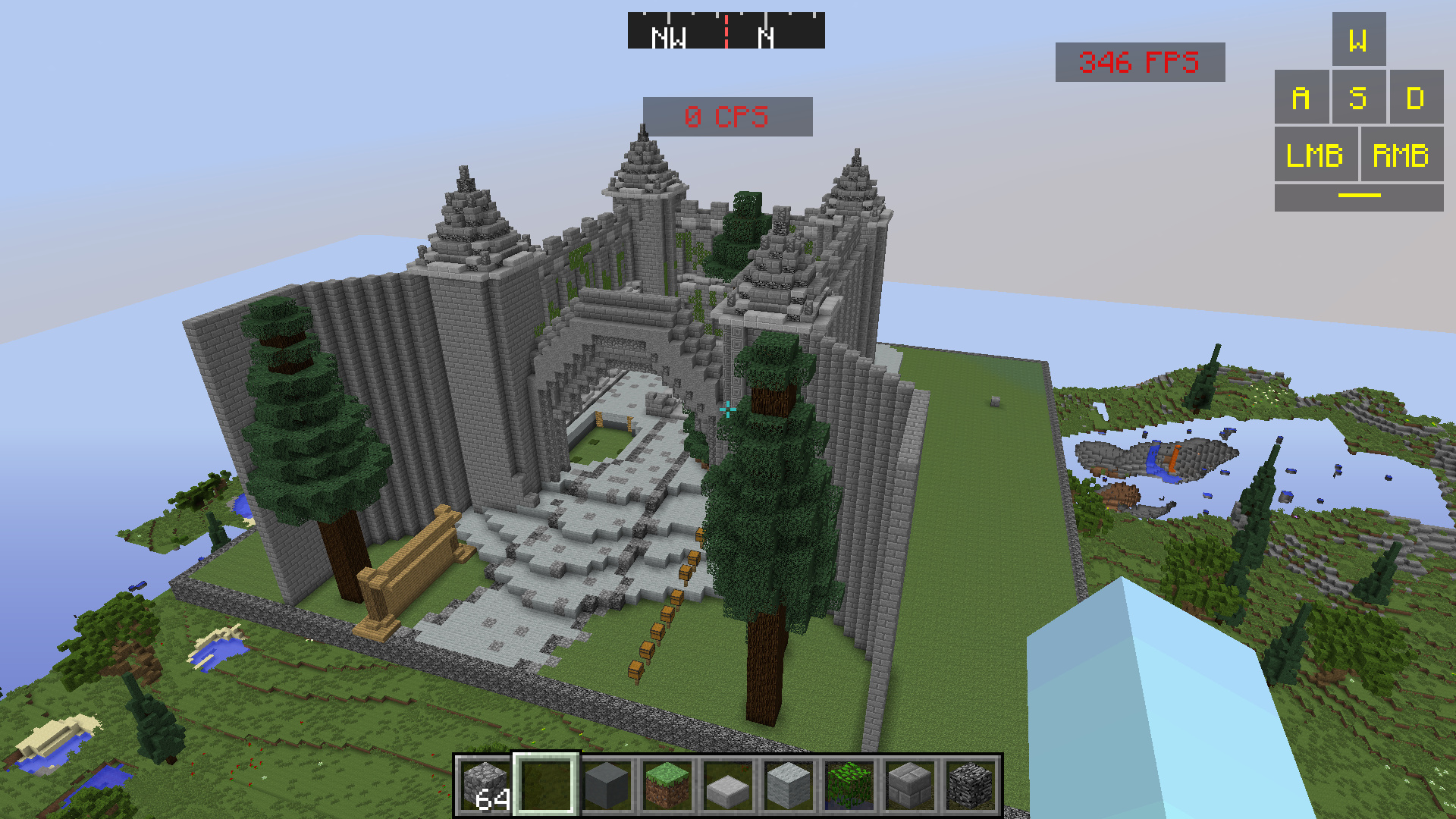Select the grass block hotbar slot

[x=667, y=786]
